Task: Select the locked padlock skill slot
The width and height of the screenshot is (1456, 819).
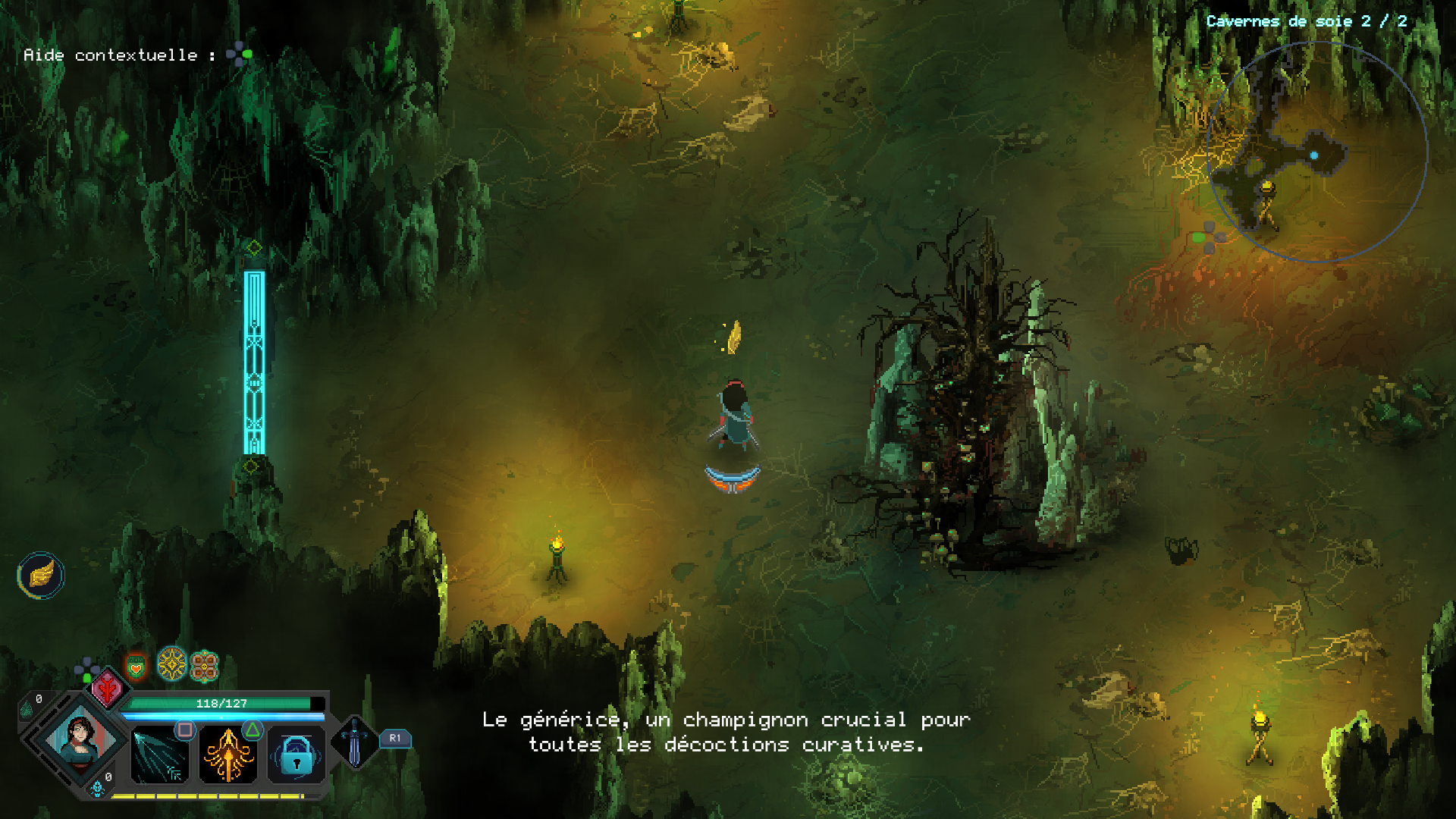Action: tap(297, 755)
